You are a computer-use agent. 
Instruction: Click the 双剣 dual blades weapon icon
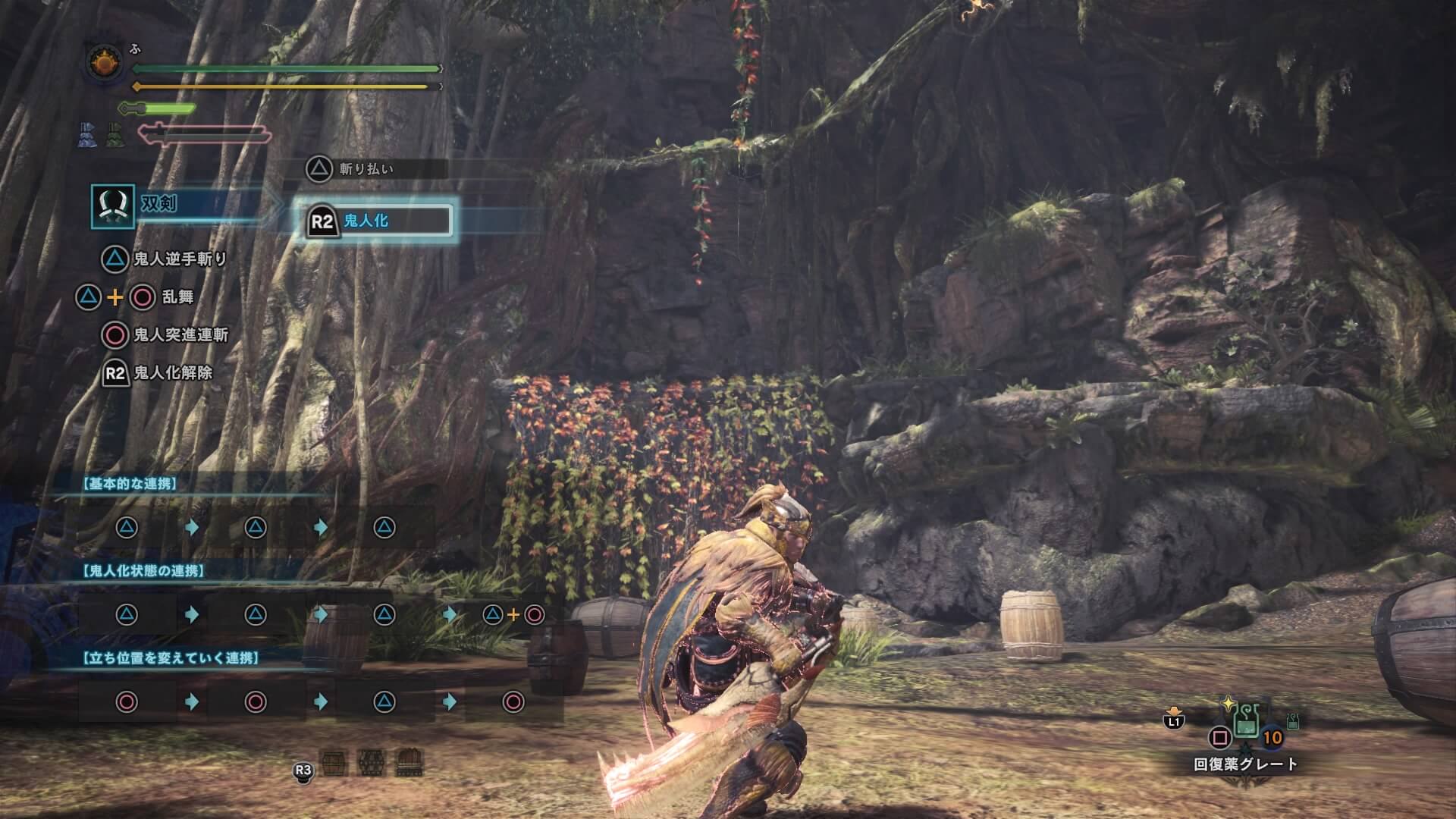tap(113, 206)
